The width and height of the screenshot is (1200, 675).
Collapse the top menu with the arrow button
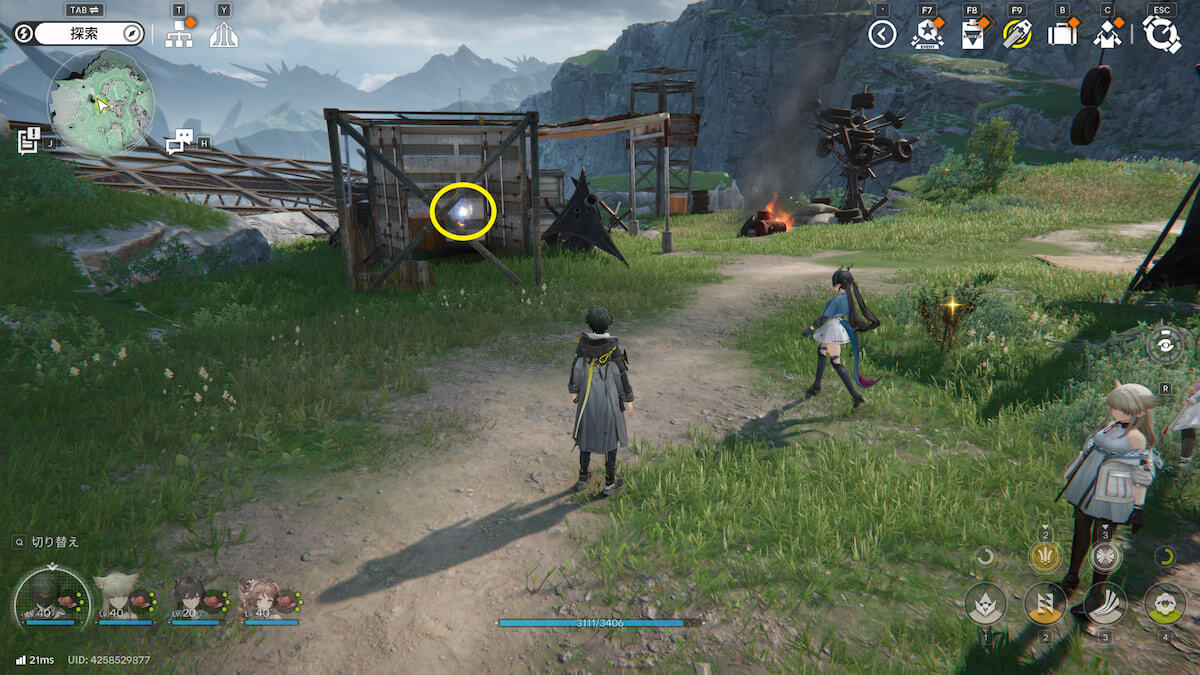882,35
